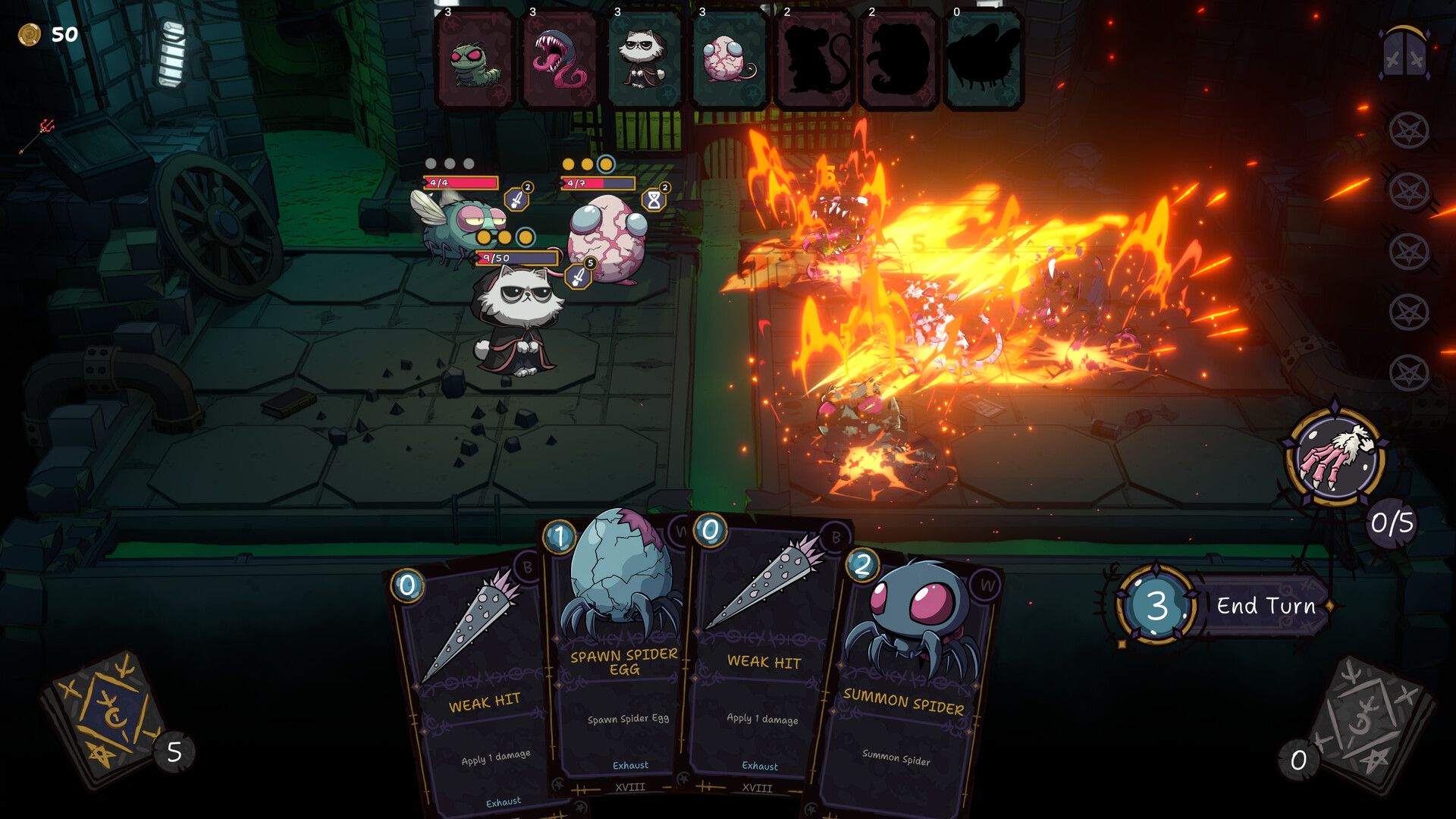Select the caterpillar creature portrait showing 3 charges
Screen dimensions: 1456x819
[x=475, y=61]
